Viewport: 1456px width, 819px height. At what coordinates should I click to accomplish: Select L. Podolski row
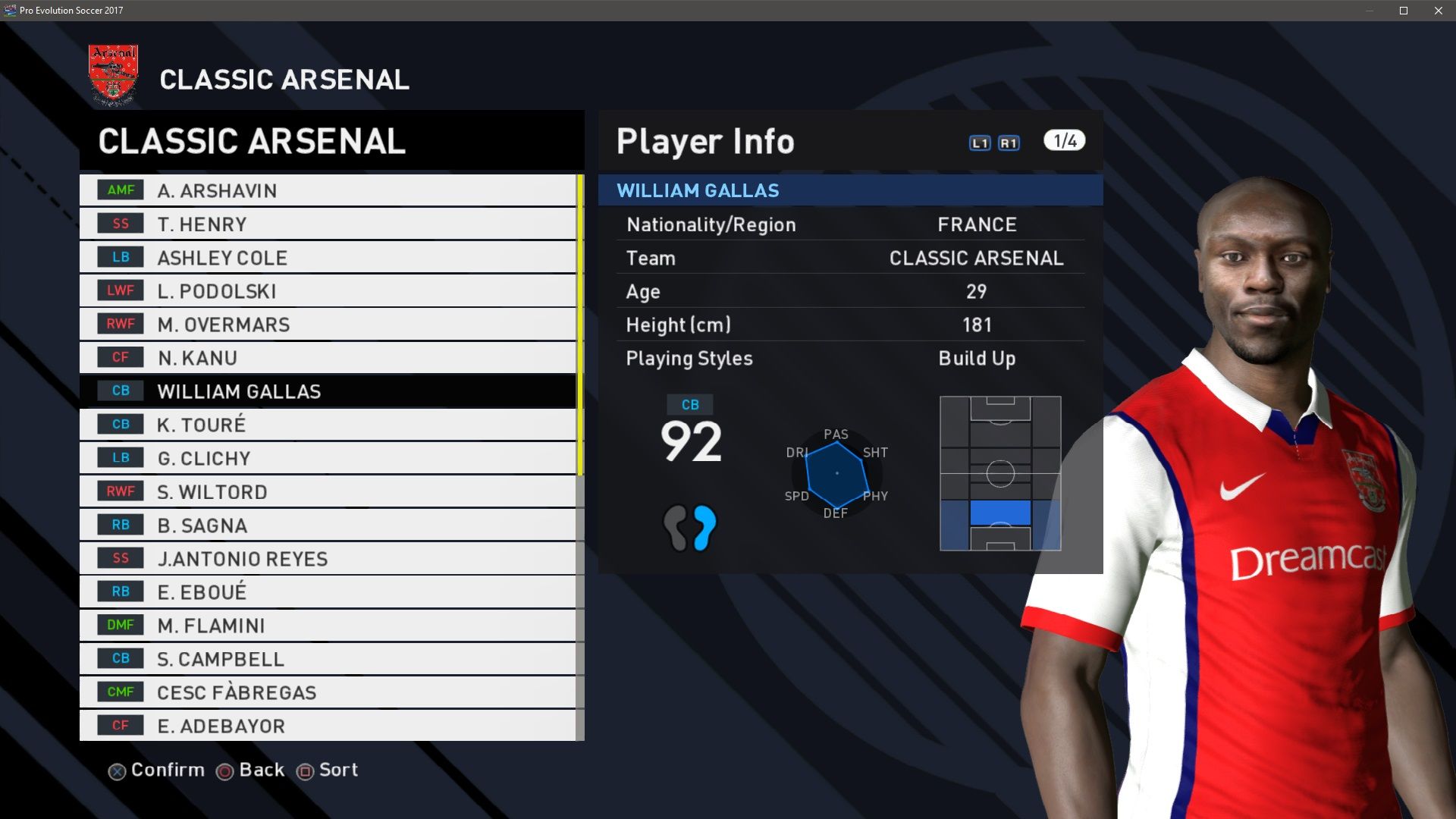328,290
